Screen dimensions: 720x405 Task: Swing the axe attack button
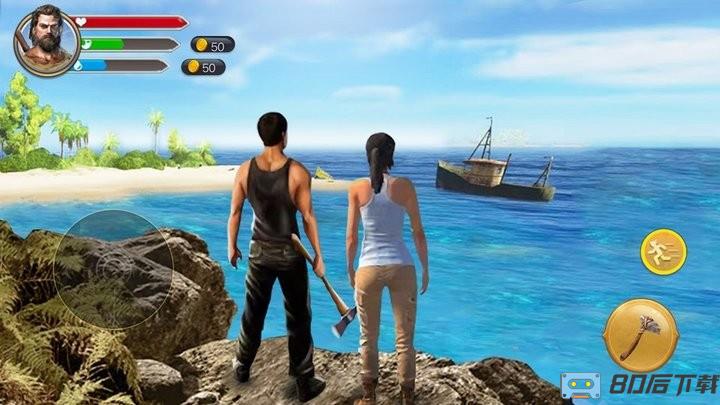click(640, 336)
